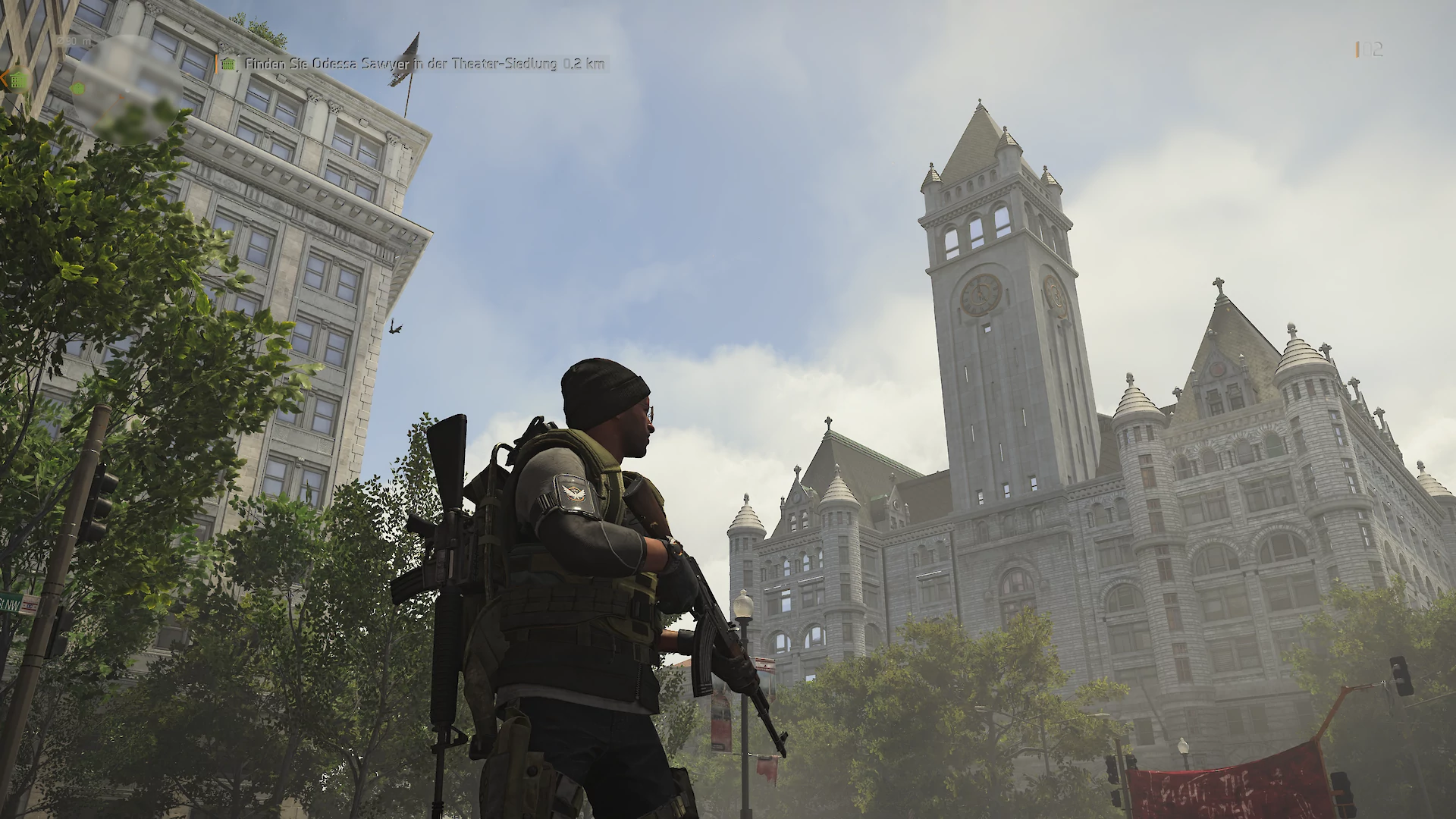This screenshot has width=1456, height=819.
Task: Select the green settlement waypoint marker at screen edge
Action: [16, 79]
